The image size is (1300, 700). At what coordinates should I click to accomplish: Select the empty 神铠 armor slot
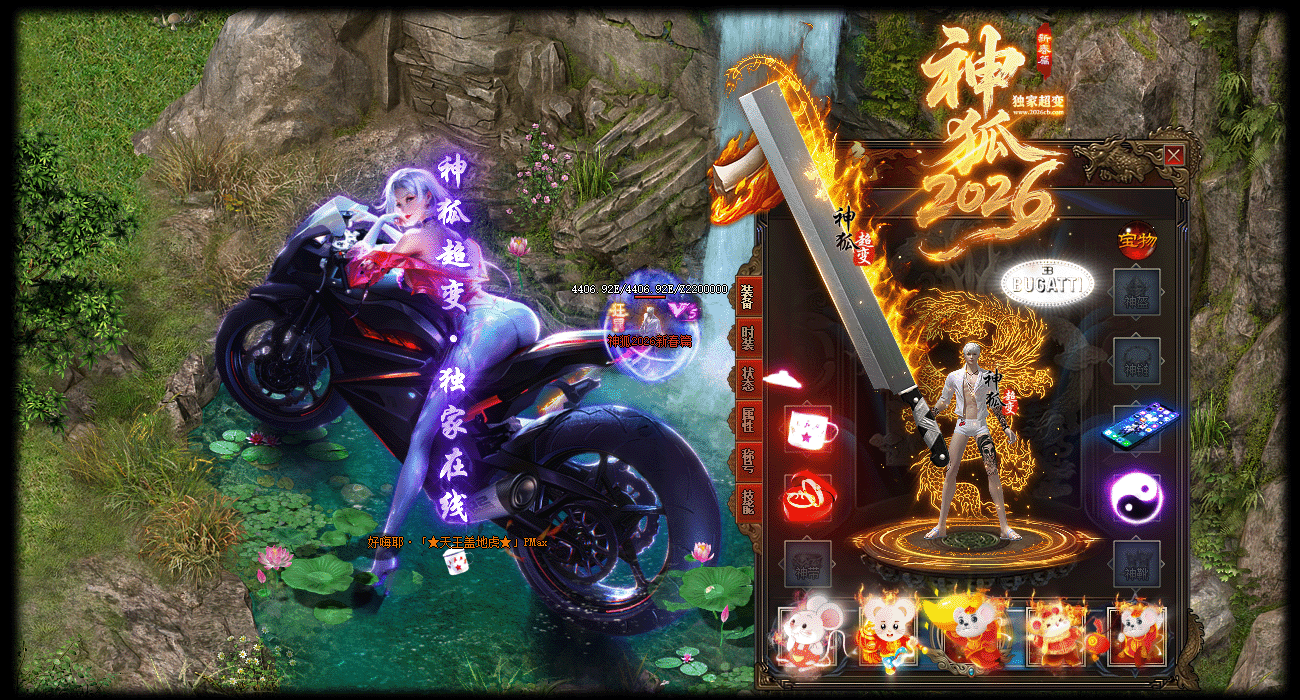tap(1137, 361)
